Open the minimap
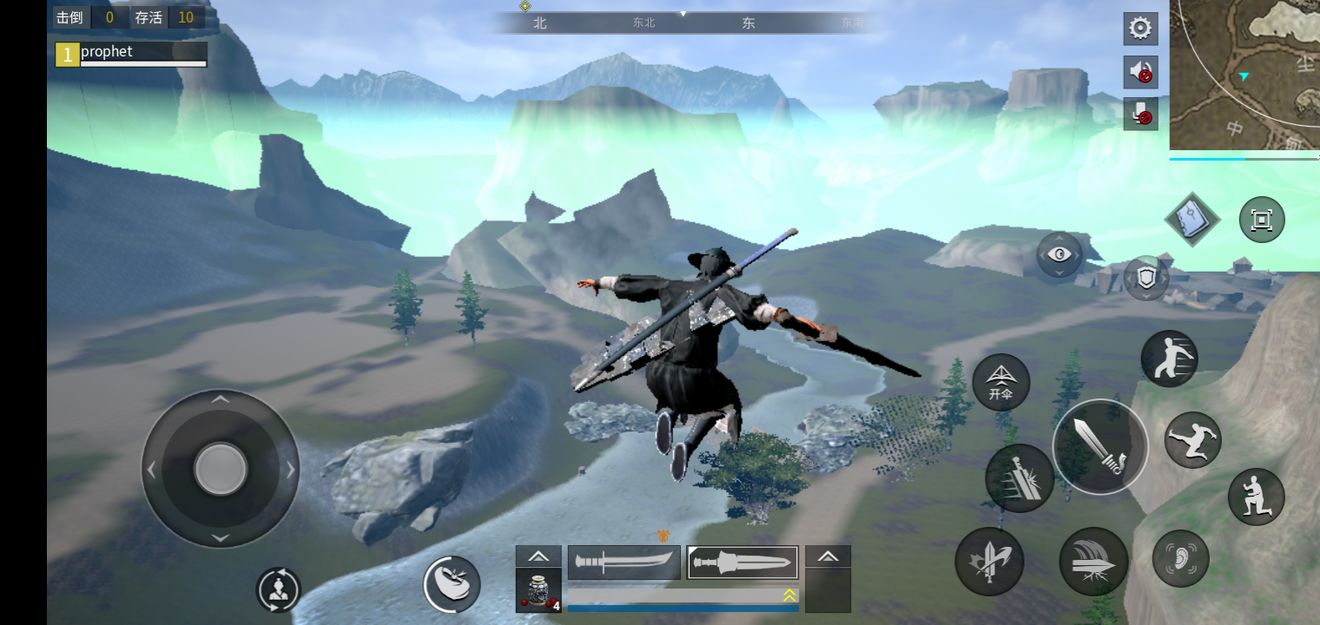Screen dimensions: 1320x625 [x=1246, y=74]
